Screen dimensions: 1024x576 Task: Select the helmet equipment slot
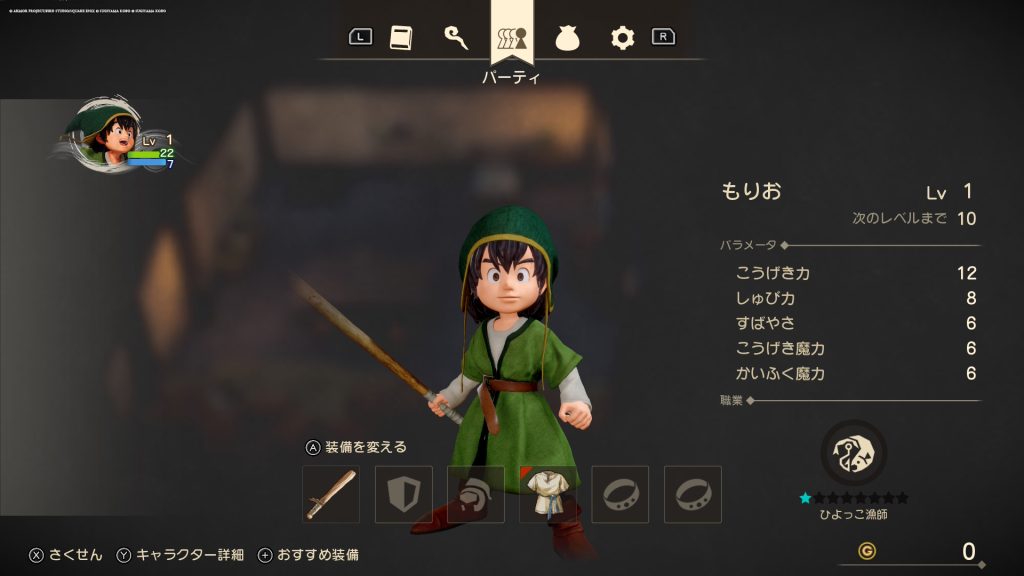(x=475, y=494)
